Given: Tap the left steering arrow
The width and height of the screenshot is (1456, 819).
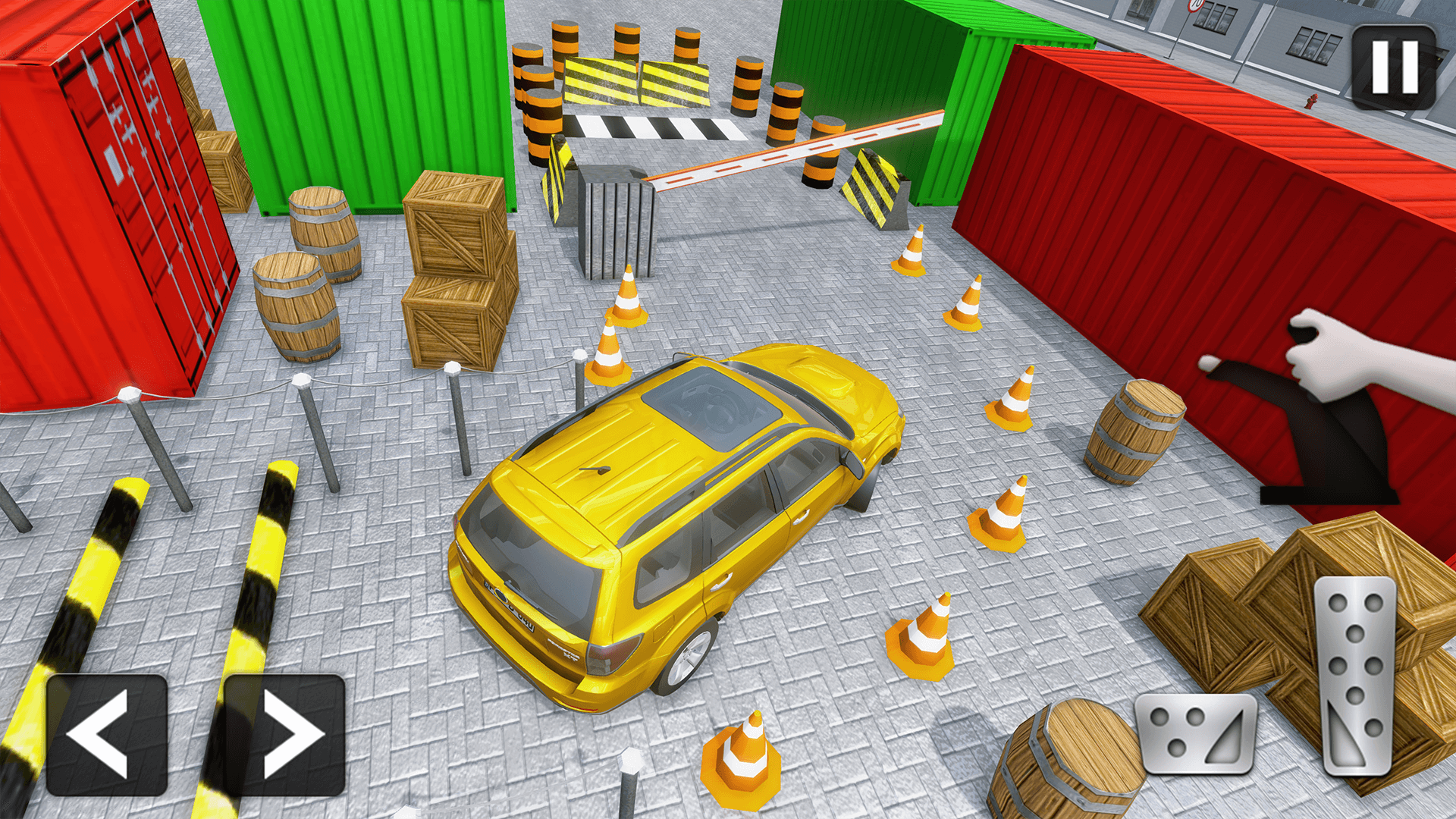Looking at the screenshot, I should [106, 736].
